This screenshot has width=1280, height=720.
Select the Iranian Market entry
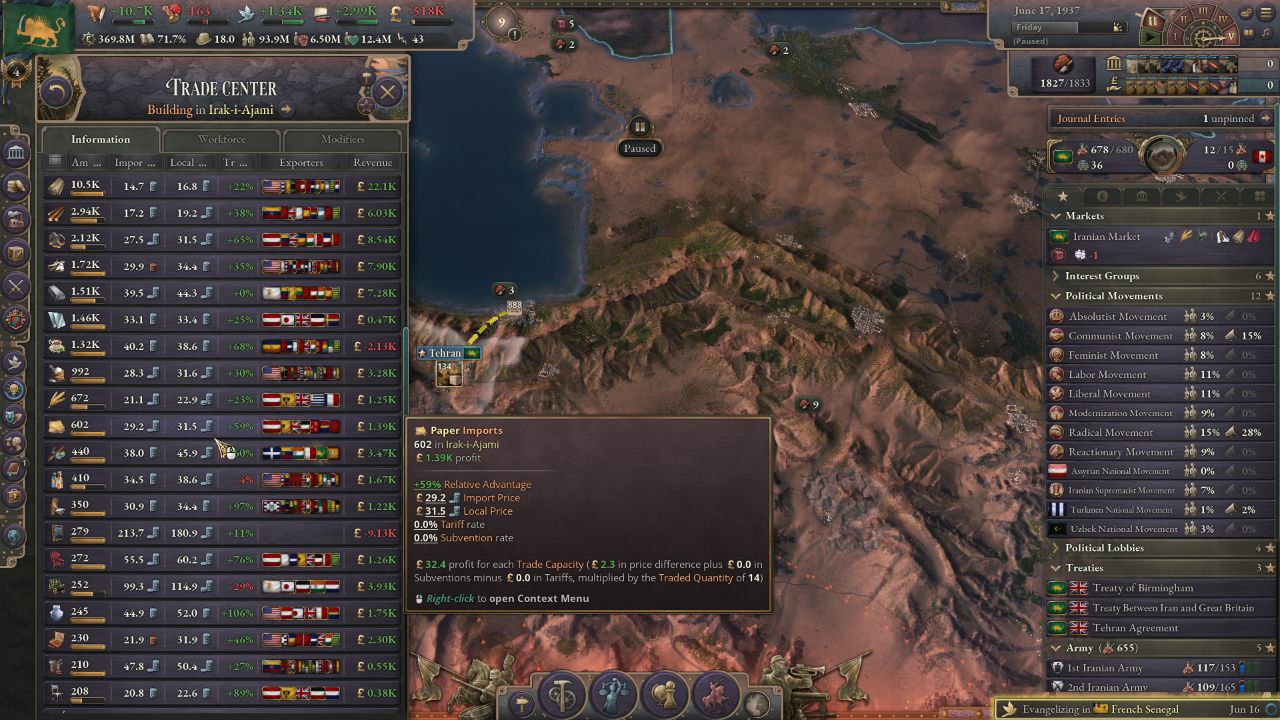[x=1106, y=237]
